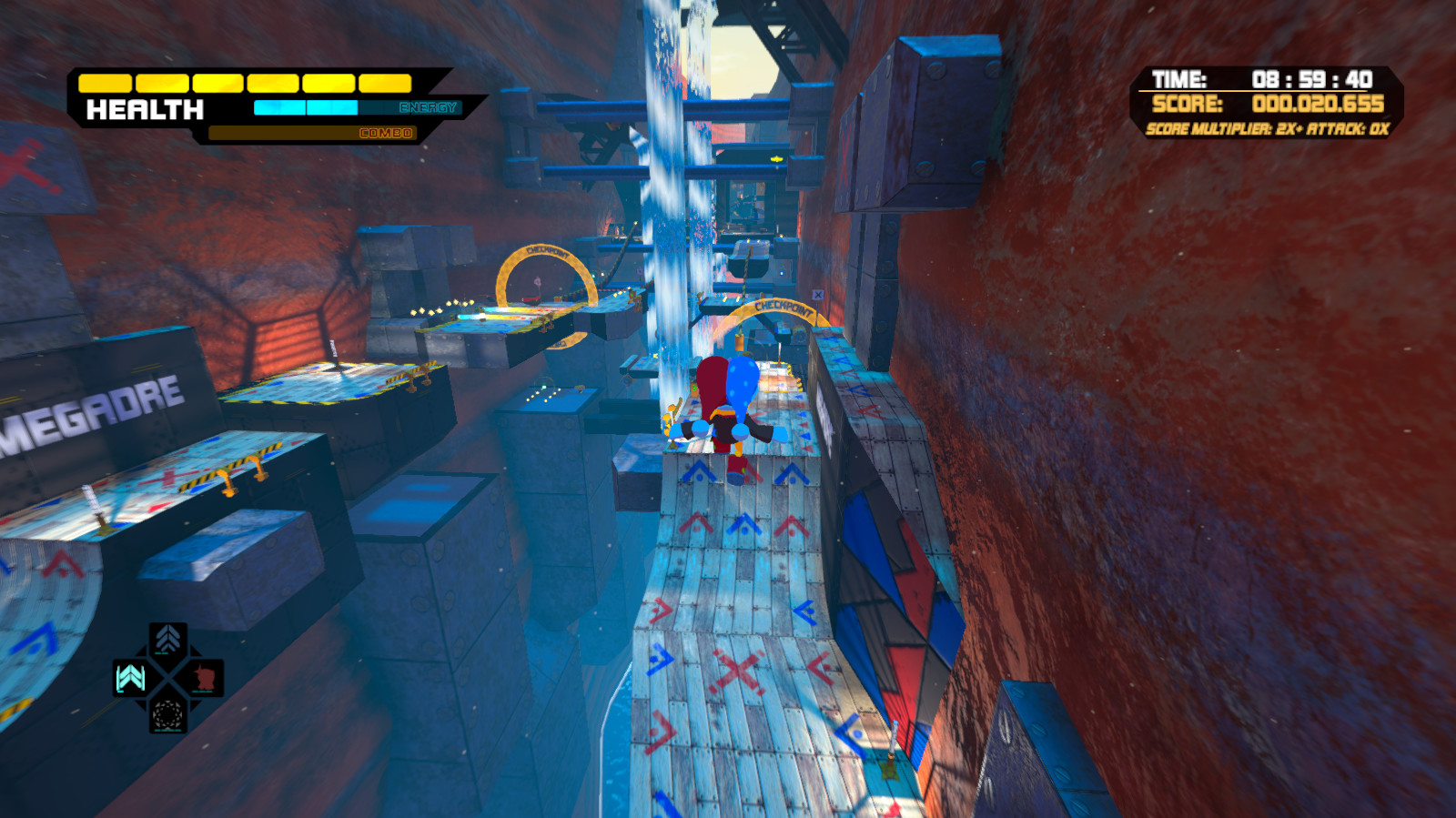
Task: Select the speed boost chevron ability icon
Action: click(x=167, y=637)
